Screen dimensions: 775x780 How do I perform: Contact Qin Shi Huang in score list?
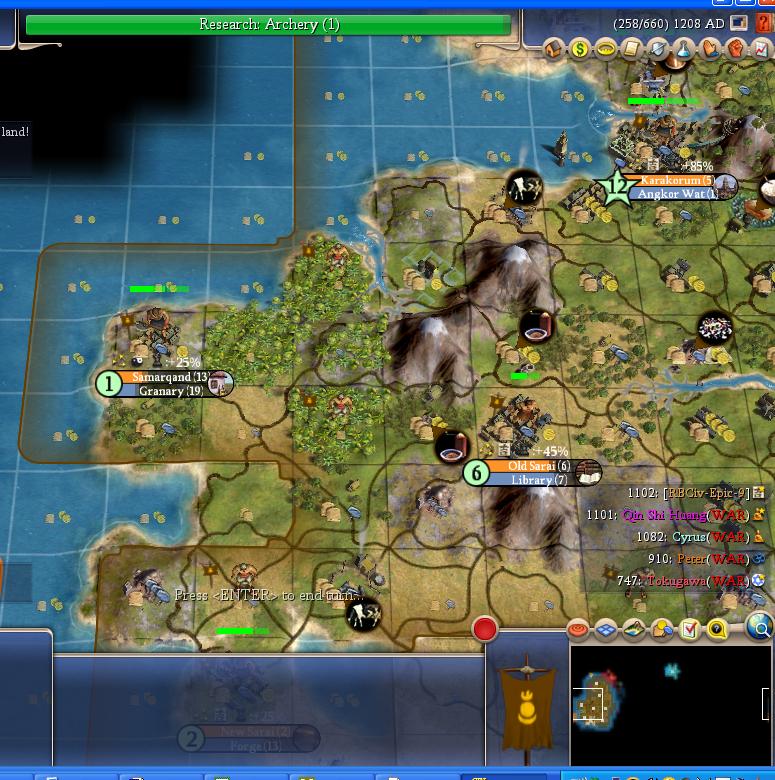click(x=664, y=516)
